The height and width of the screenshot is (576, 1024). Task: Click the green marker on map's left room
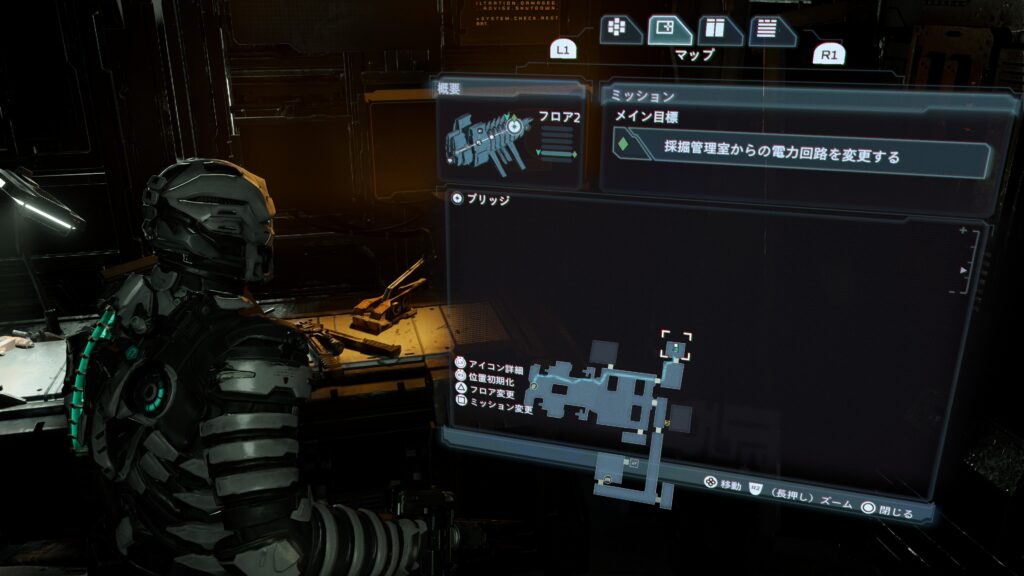534,385
